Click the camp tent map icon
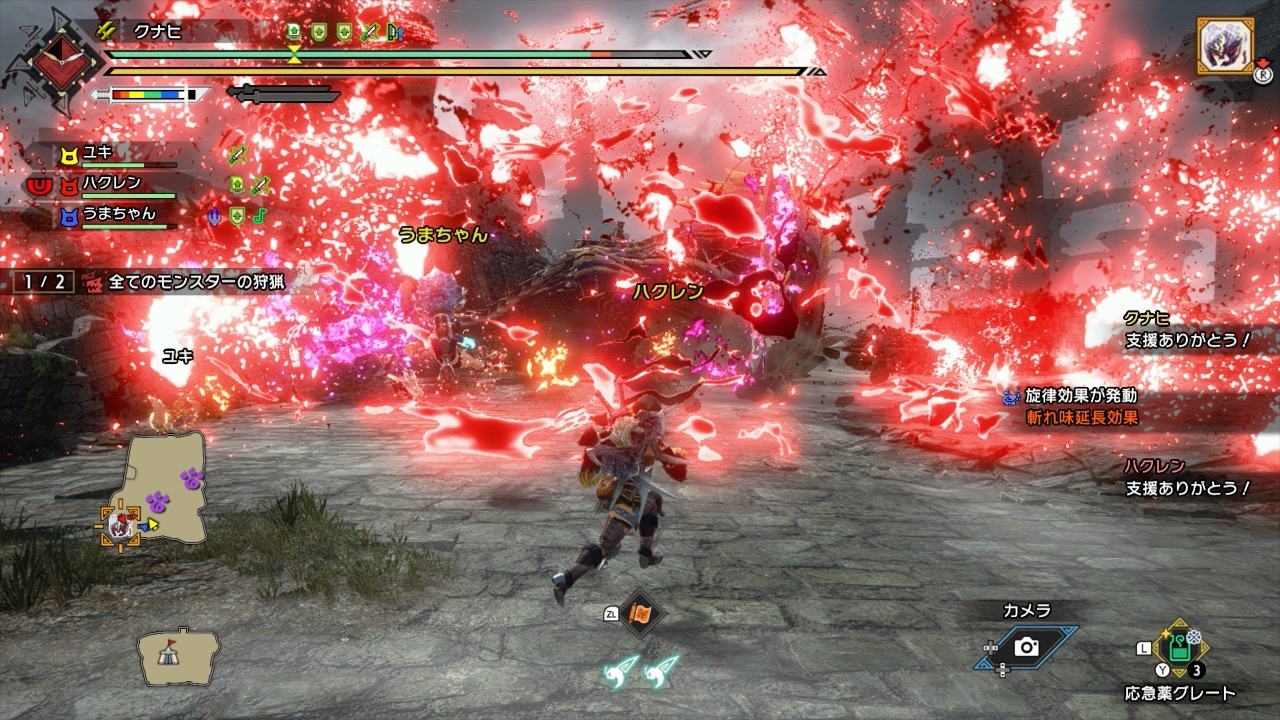The height and width of the screenshot is (720, 1280). [x=178, y=655]
